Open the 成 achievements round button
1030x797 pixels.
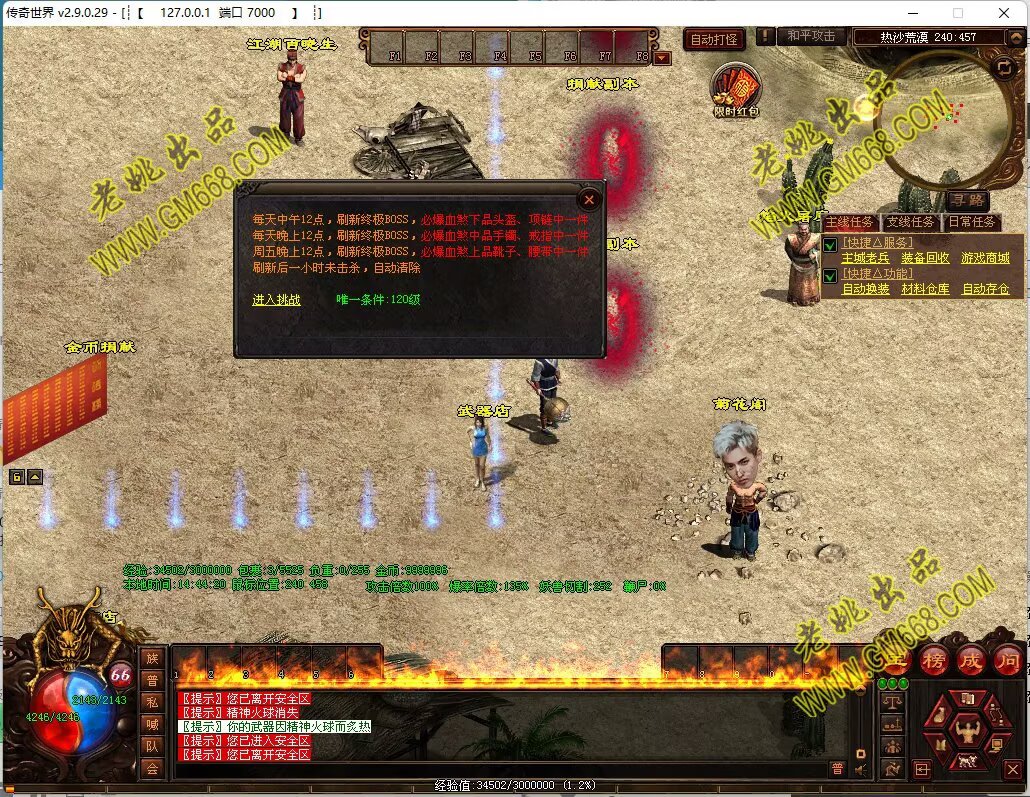(x=970, y=660)
